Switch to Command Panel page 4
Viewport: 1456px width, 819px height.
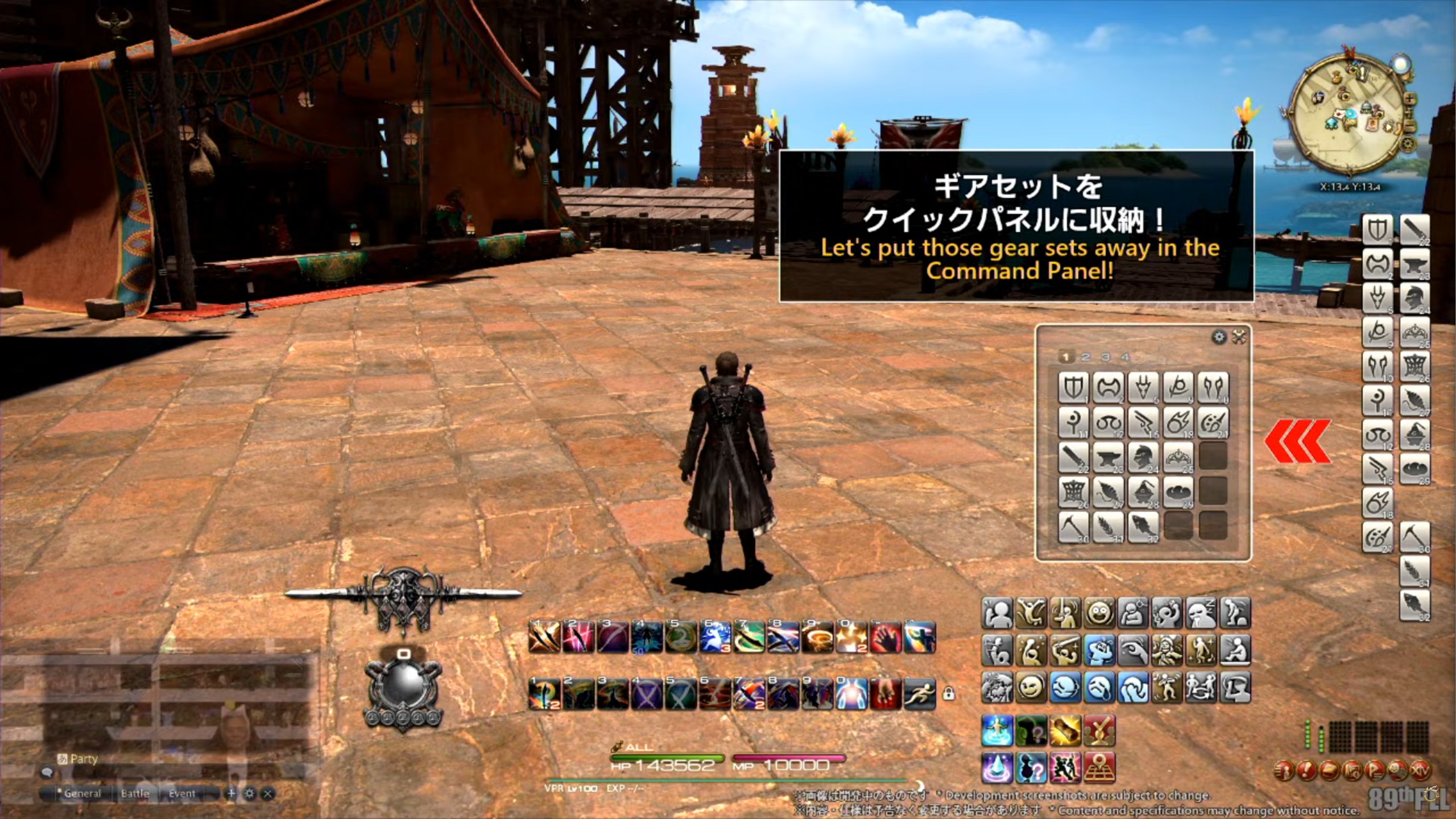1124,357
